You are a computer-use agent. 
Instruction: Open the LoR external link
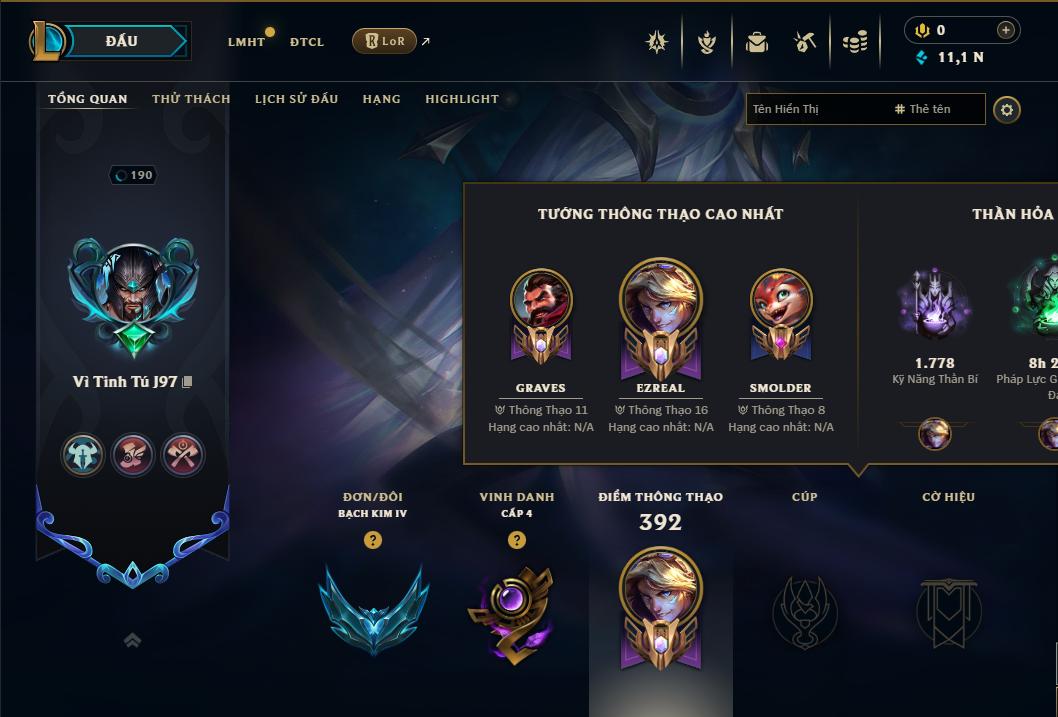coord(385,41)
